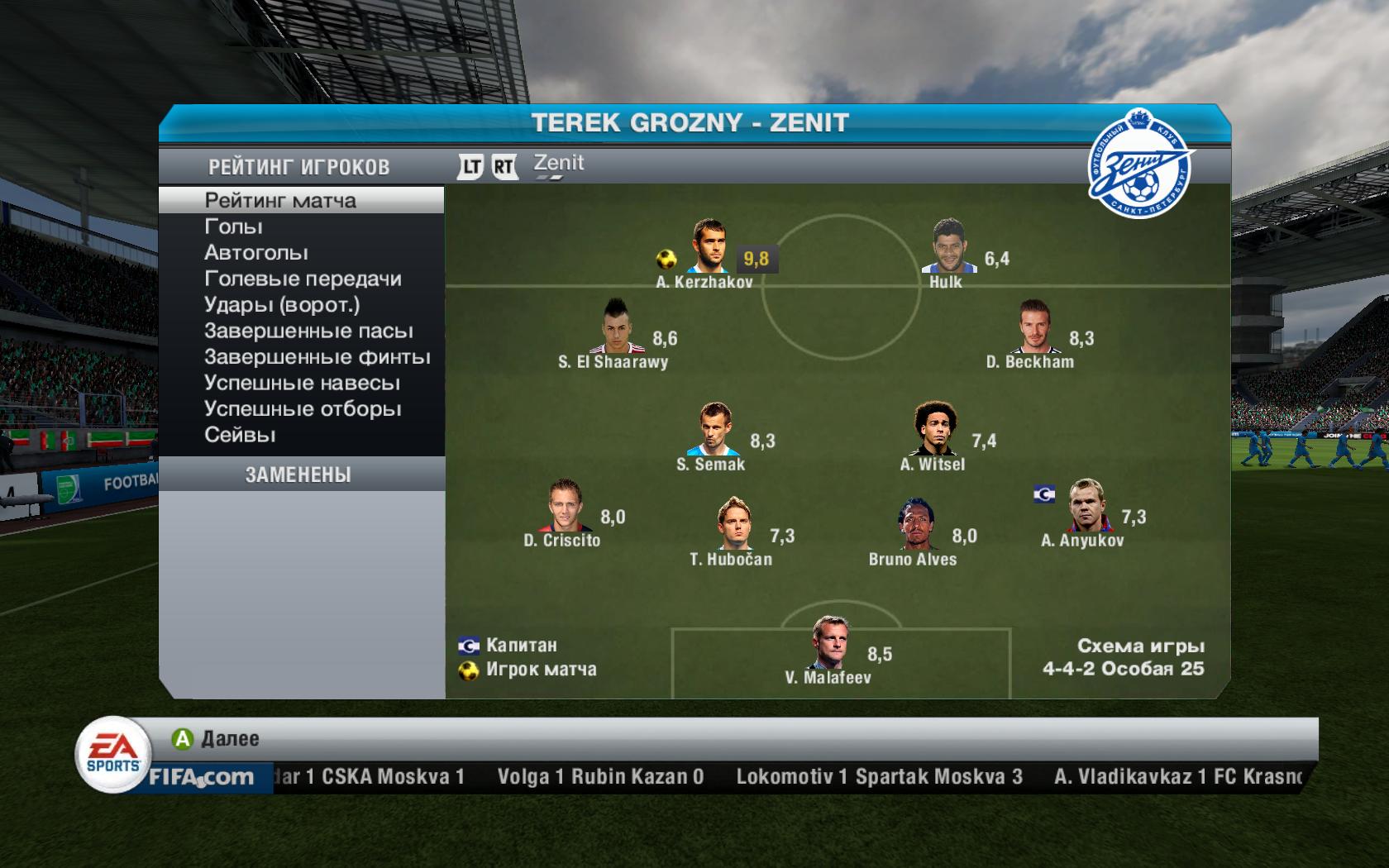Image resolution: width=1389 pixels, height=868 pixels.
Task: Open the Голевые передачи stat
Action: tap(303, 279)
